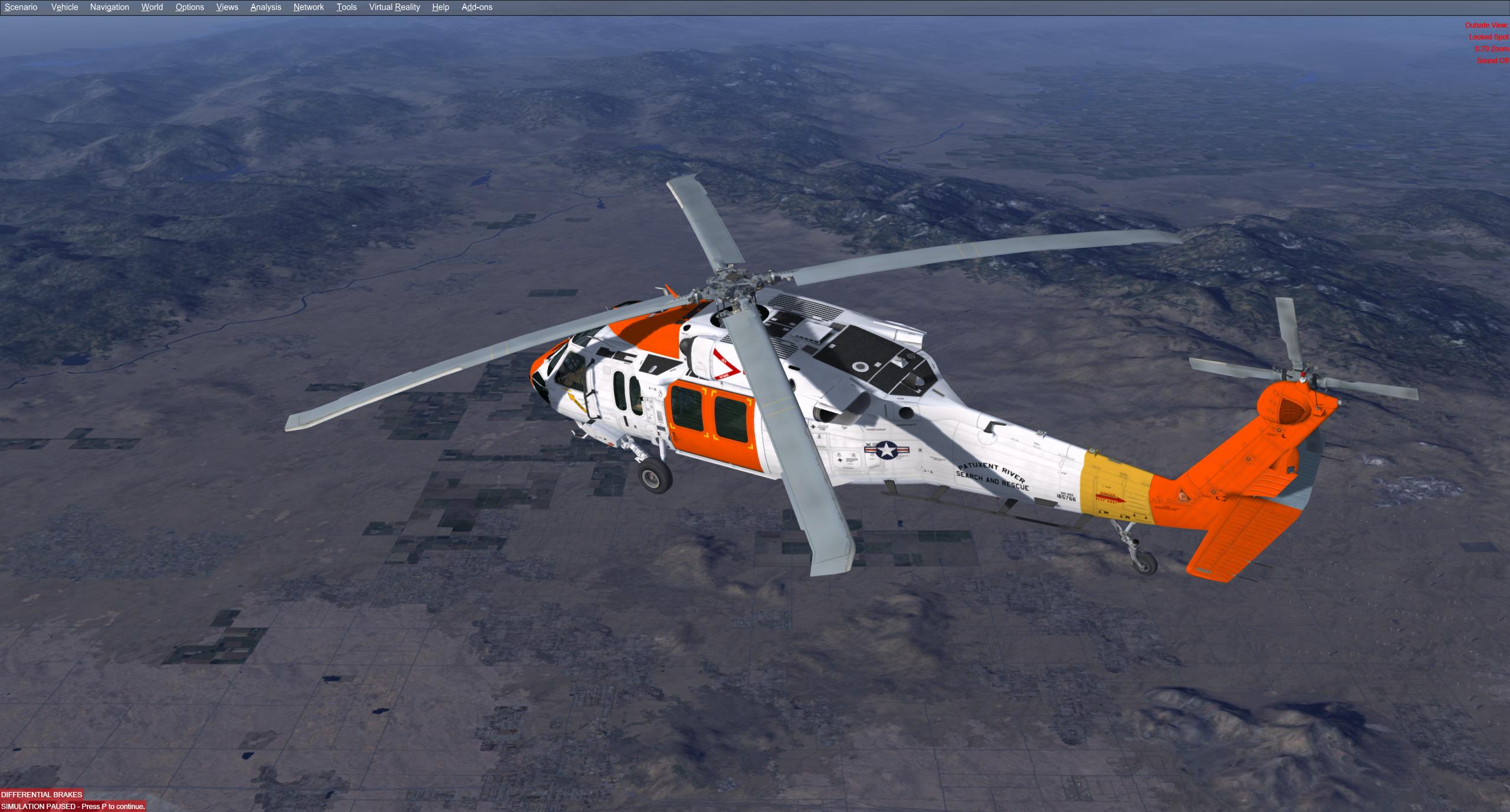The height and width of the screenshot is (812, 1510).
Task: Open the Options menu
Action: 189,7
